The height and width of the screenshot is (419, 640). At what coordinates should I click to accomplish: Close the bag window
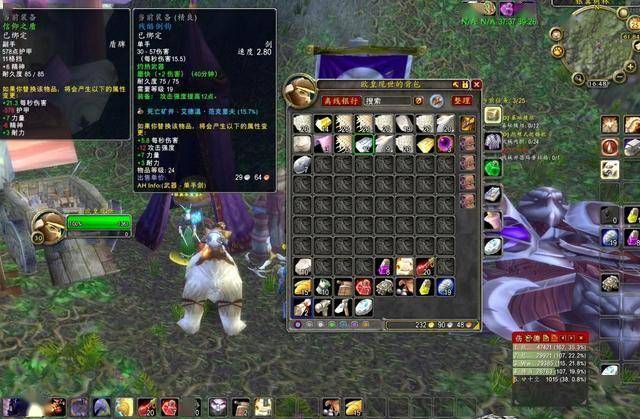pyautogui.click(x=477, y=85)
